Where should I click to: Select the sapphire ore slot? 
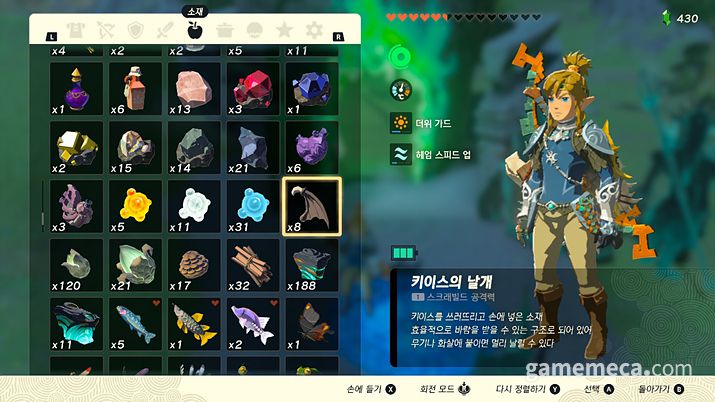312,88
